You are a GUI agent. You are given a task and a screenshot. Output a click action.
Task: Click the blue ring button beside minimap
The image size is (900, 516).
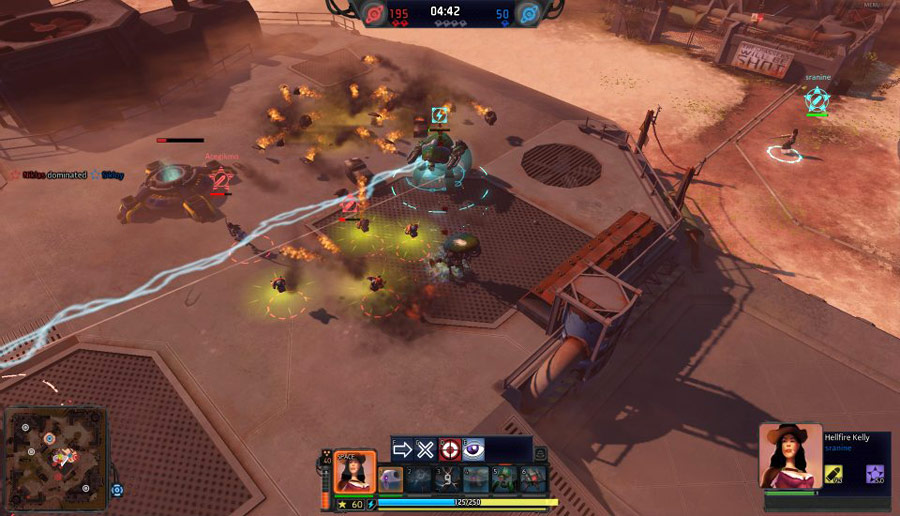point(117,490)
